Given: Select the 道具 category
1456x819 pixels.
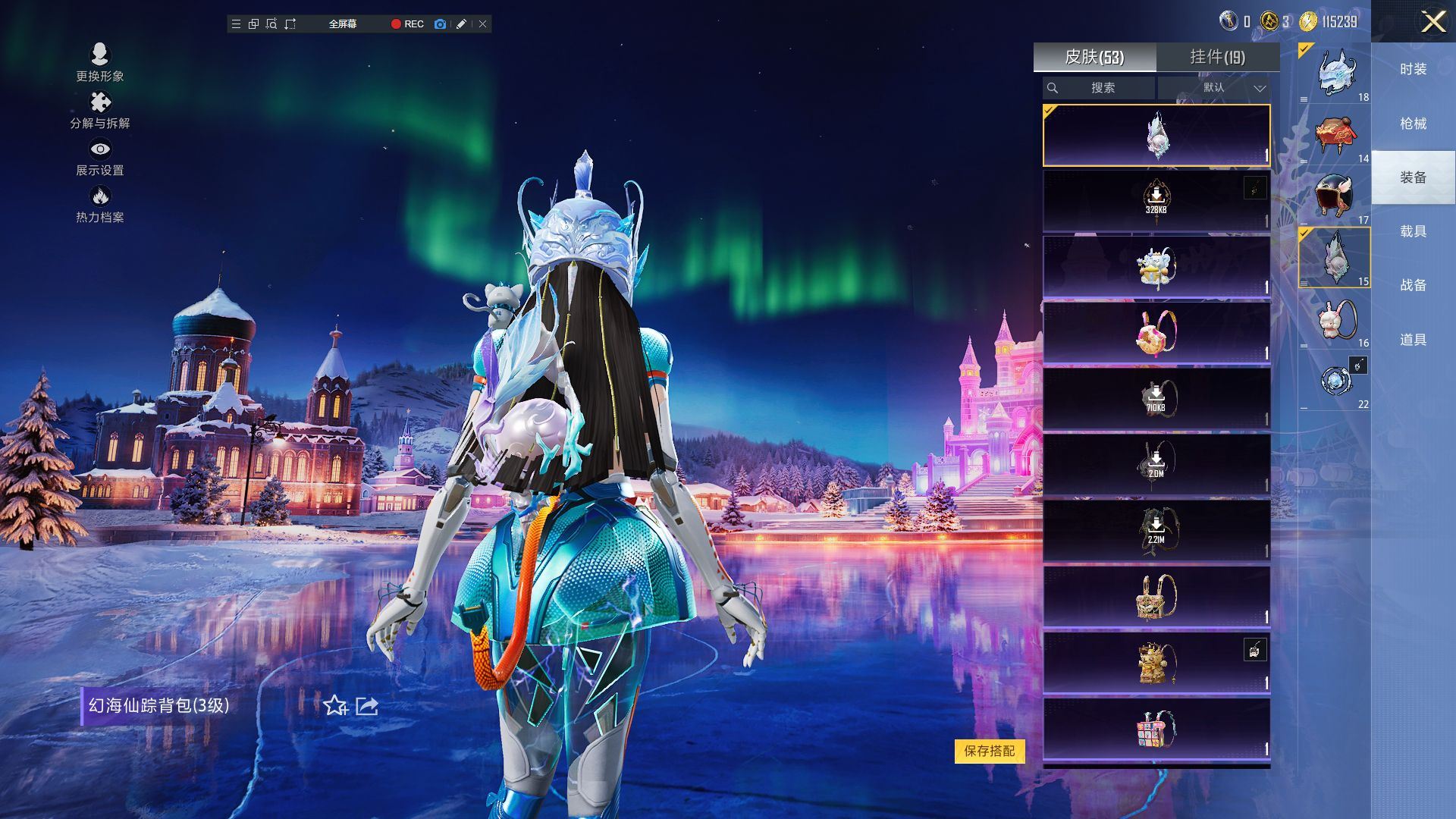Looking at the screenshot, I should (x=1413, y=340).
